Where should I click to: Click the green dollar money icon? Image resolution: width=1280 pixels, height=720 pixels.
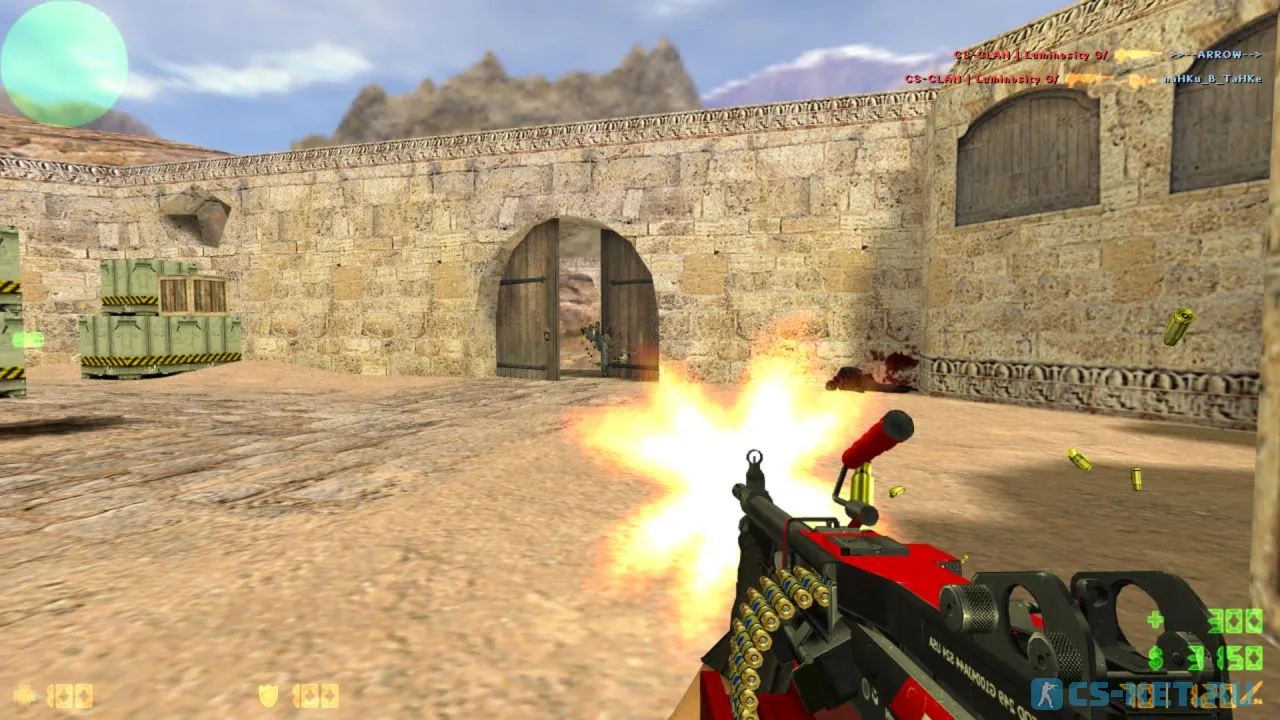click(1154, 657)
